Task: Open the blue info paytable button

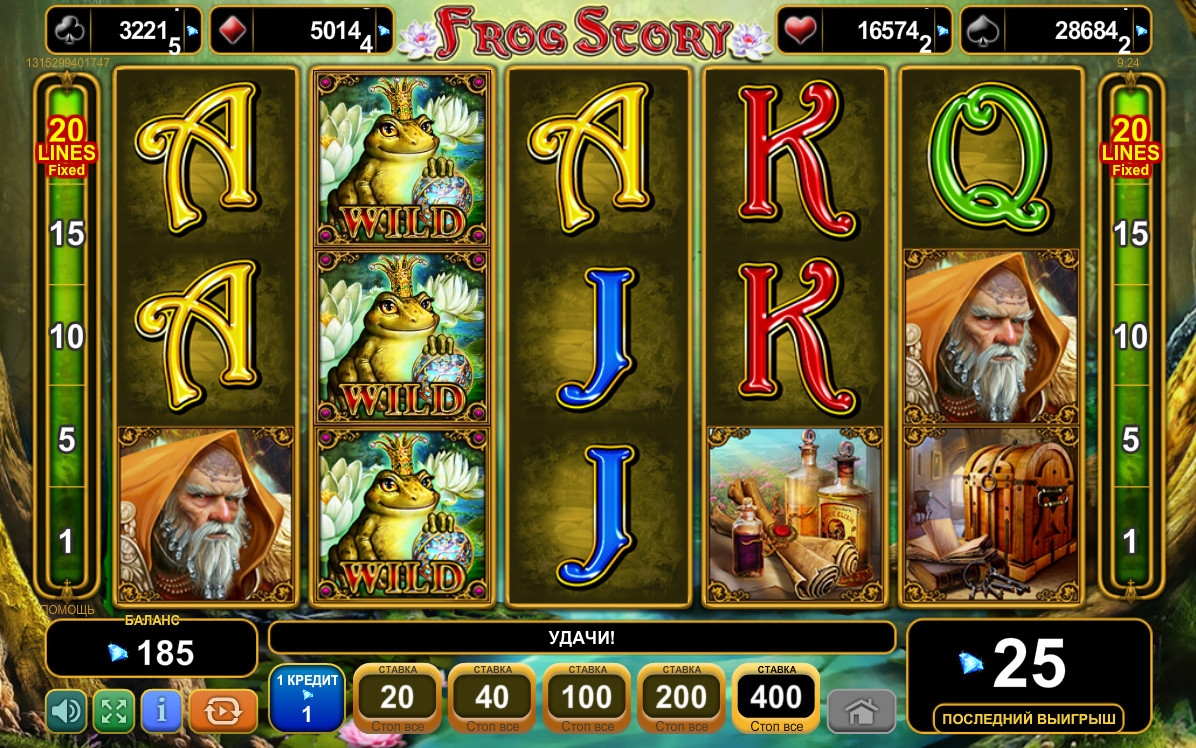Action: [162, 712]
